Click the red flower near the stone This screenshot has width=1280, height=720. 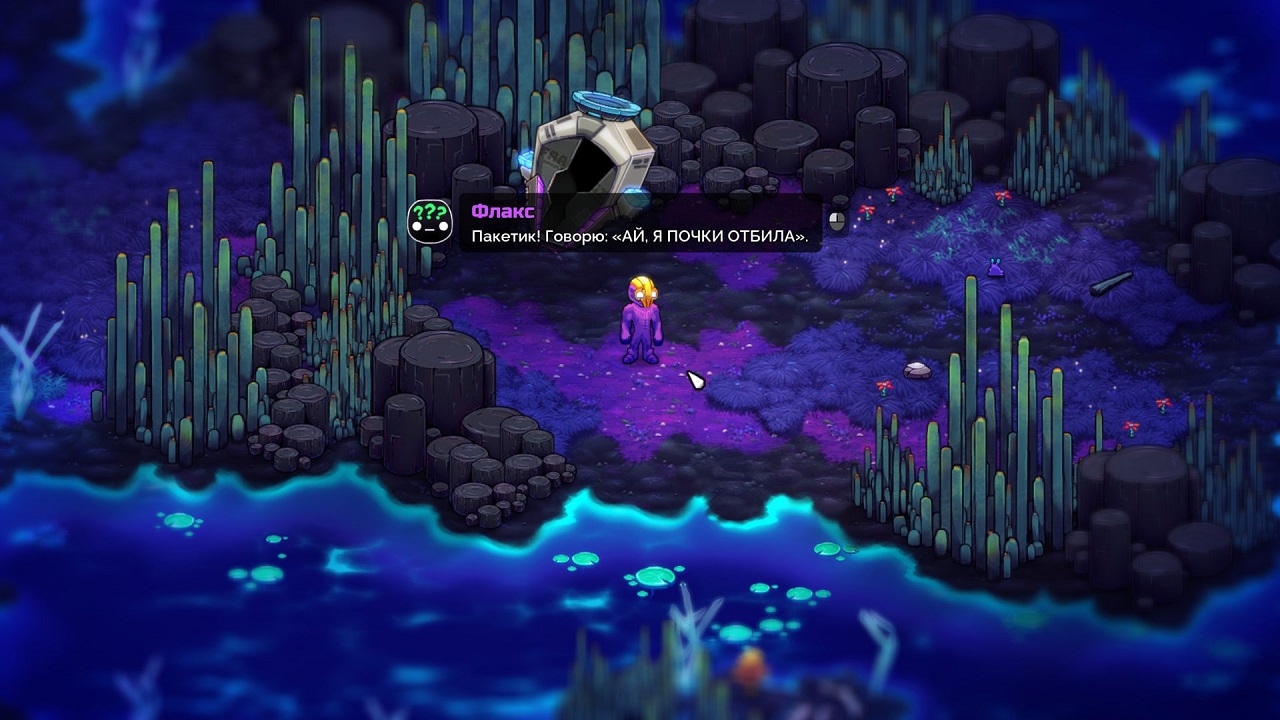tap(884, 388)
